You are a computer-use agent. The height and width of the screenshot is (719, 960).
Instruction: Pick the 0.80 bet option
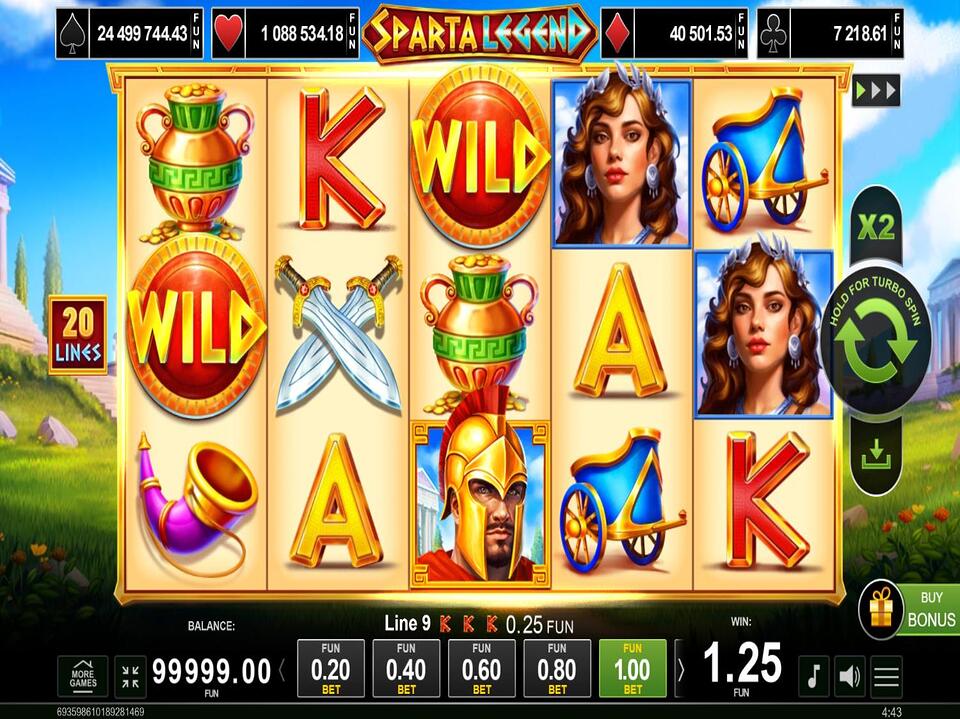click(x=557, y=668)
